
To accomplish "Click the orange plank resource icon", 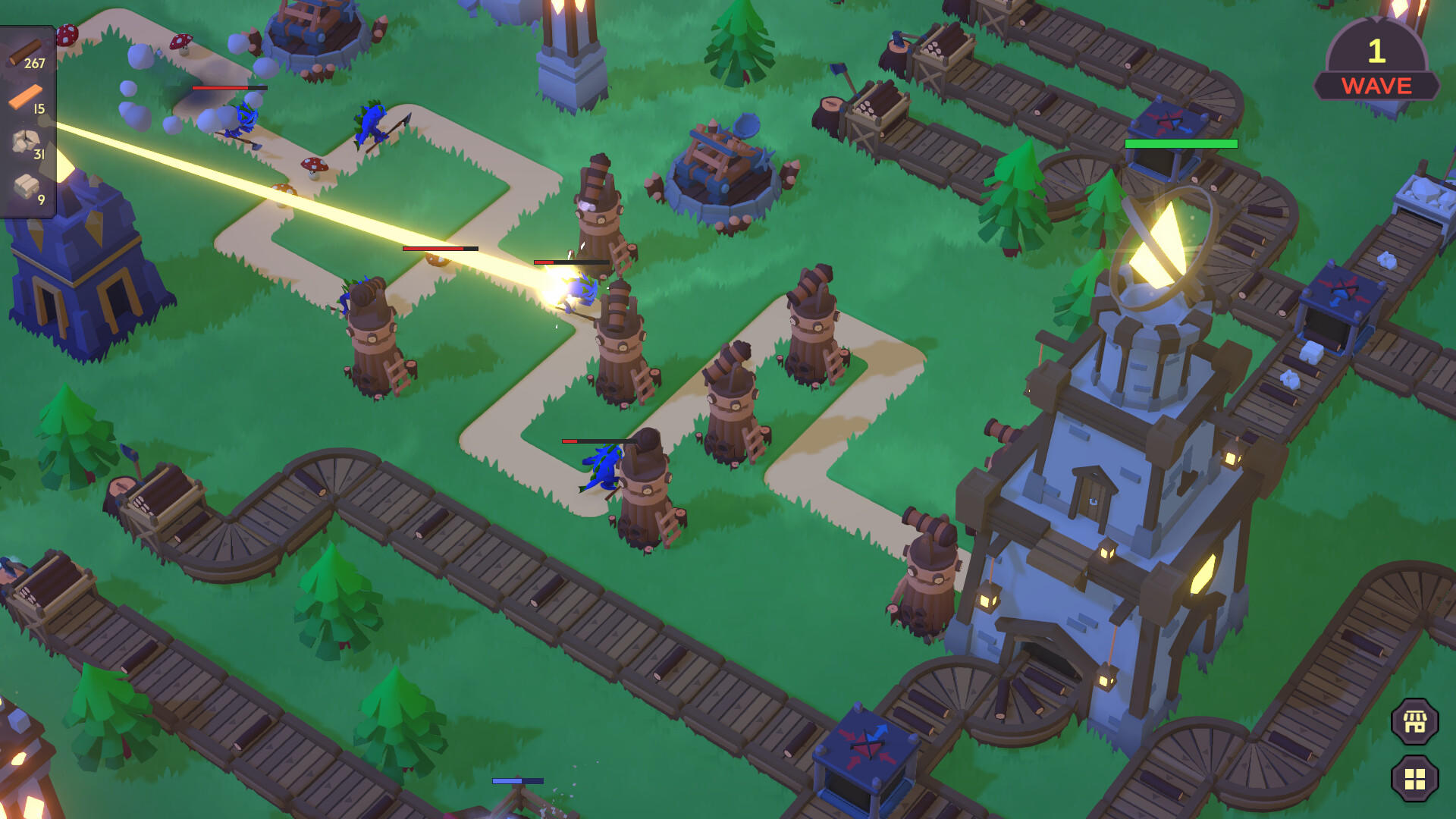I will pyautogui.click(x=25, y=99).
